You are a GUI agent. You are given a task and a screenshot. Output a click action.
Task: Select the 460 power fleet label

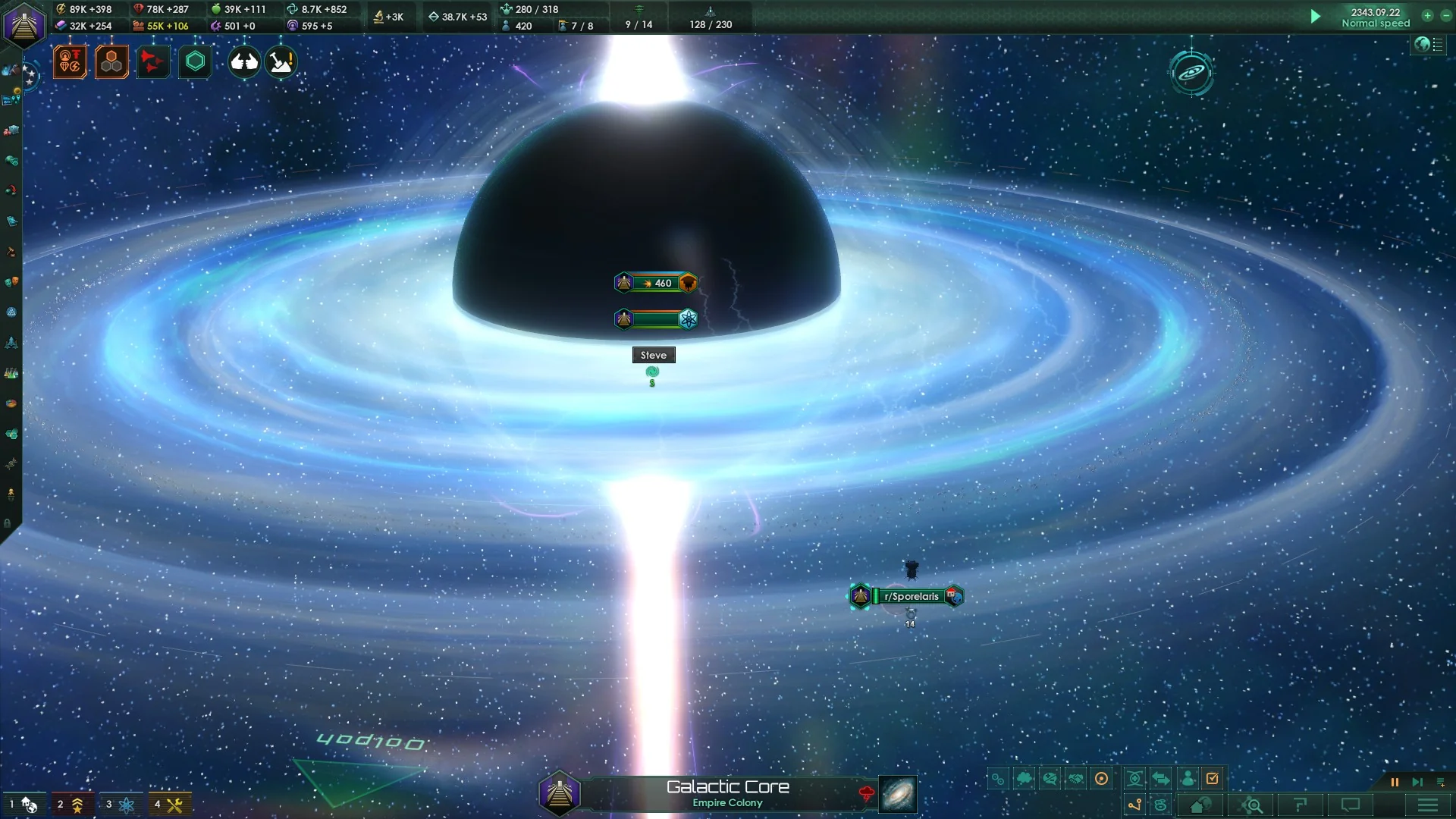(x=656, y=283)
